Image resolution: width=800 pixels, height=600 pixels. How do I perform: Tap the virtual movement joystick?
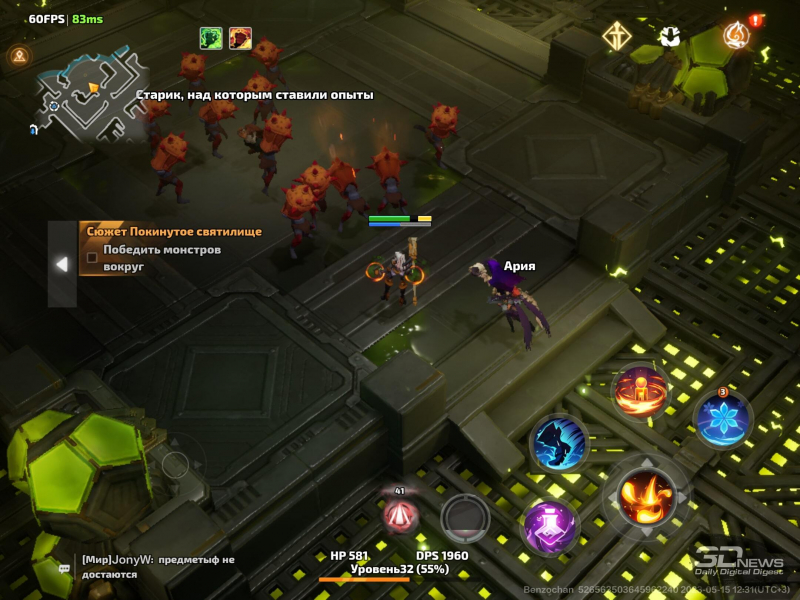pyautogui.click(x=176, y=465)
